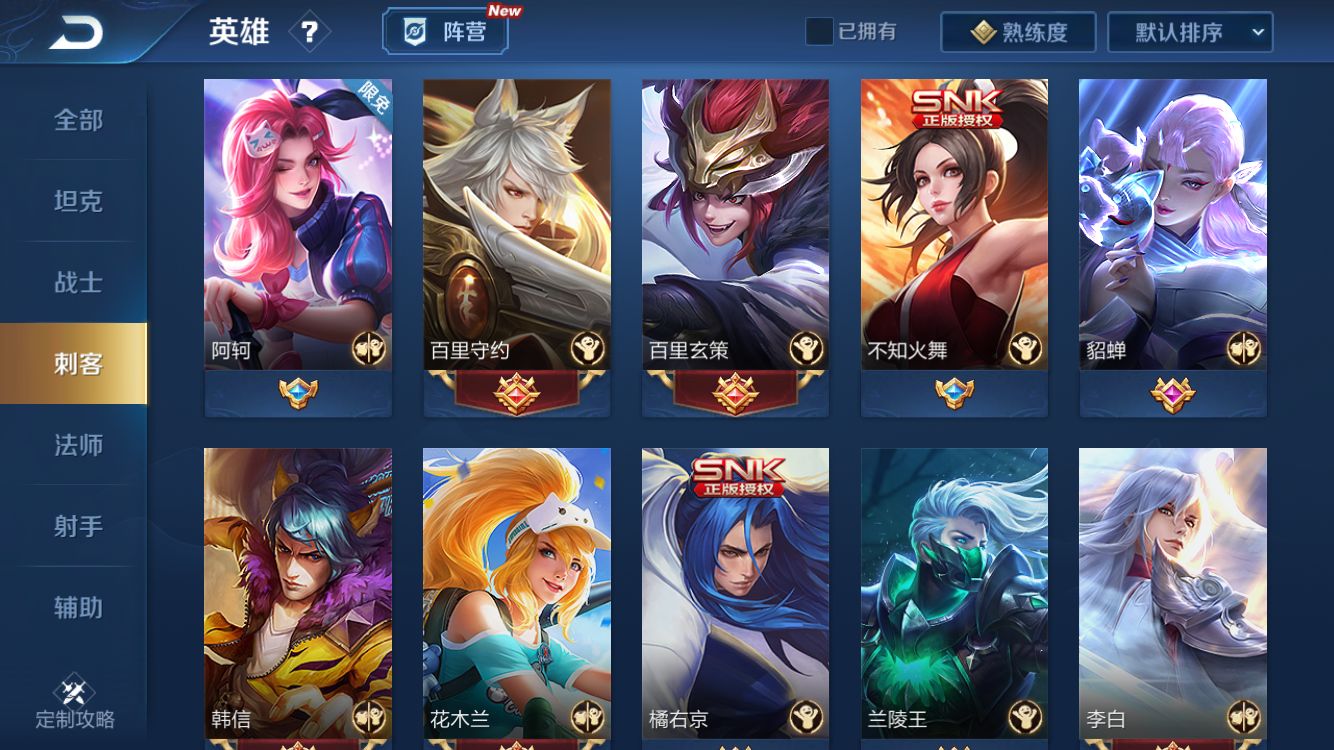The image size is (1334, 750).
Task: Toggle the 熟练度 proficiency display
Action: [x=1017, y=31]
